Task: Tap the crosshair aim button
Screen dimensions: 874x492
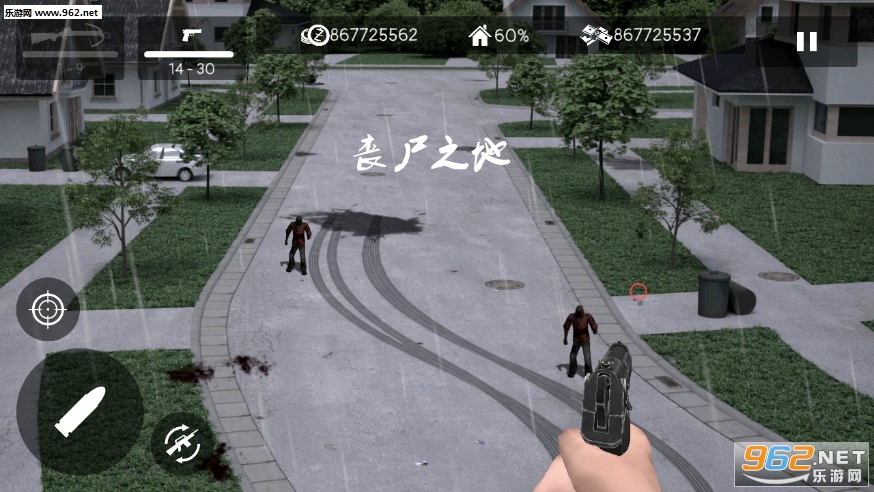Action: tap(47, 309)
